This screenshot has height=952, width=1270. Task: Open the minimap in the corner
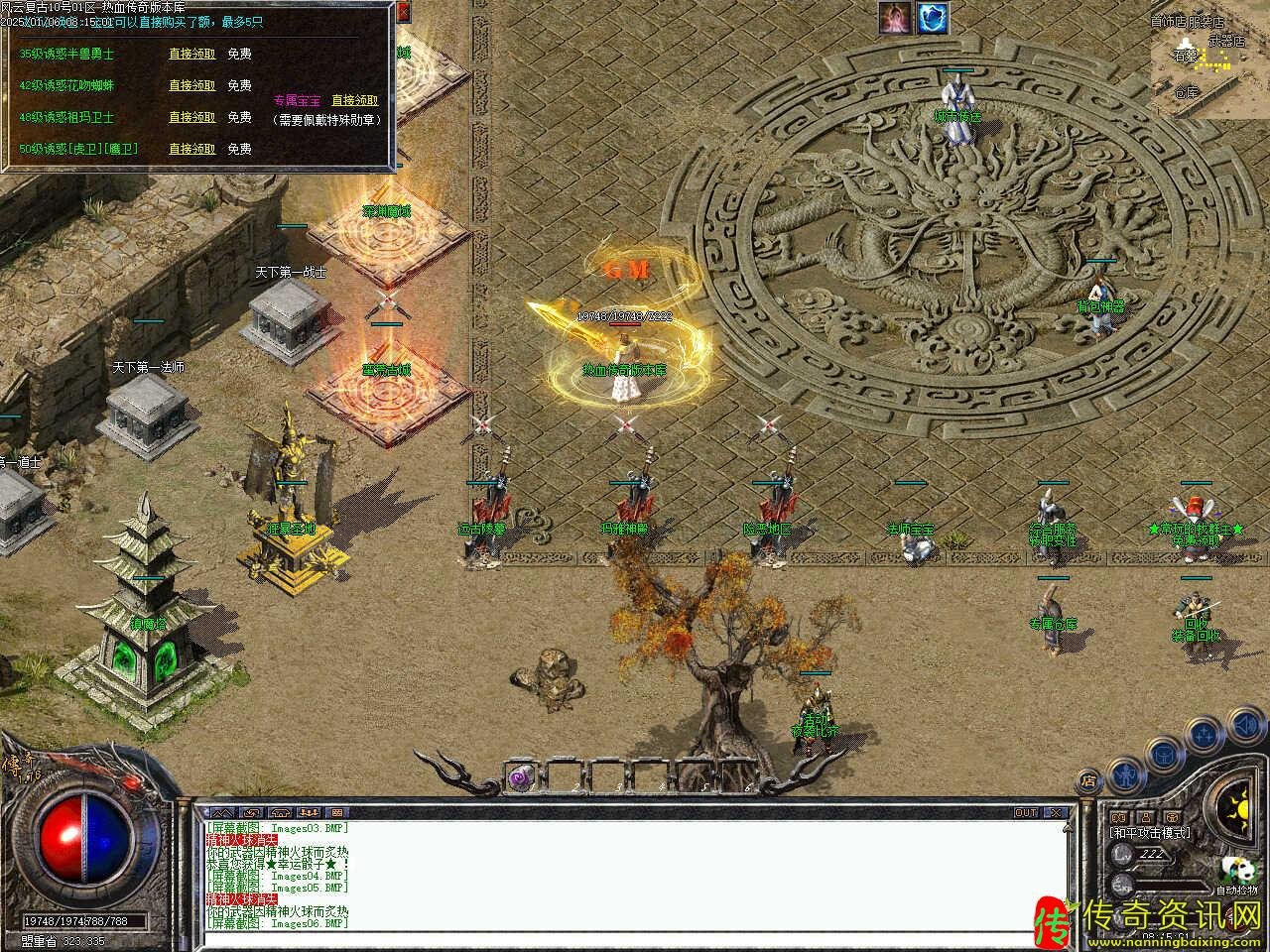point(1205,58)
